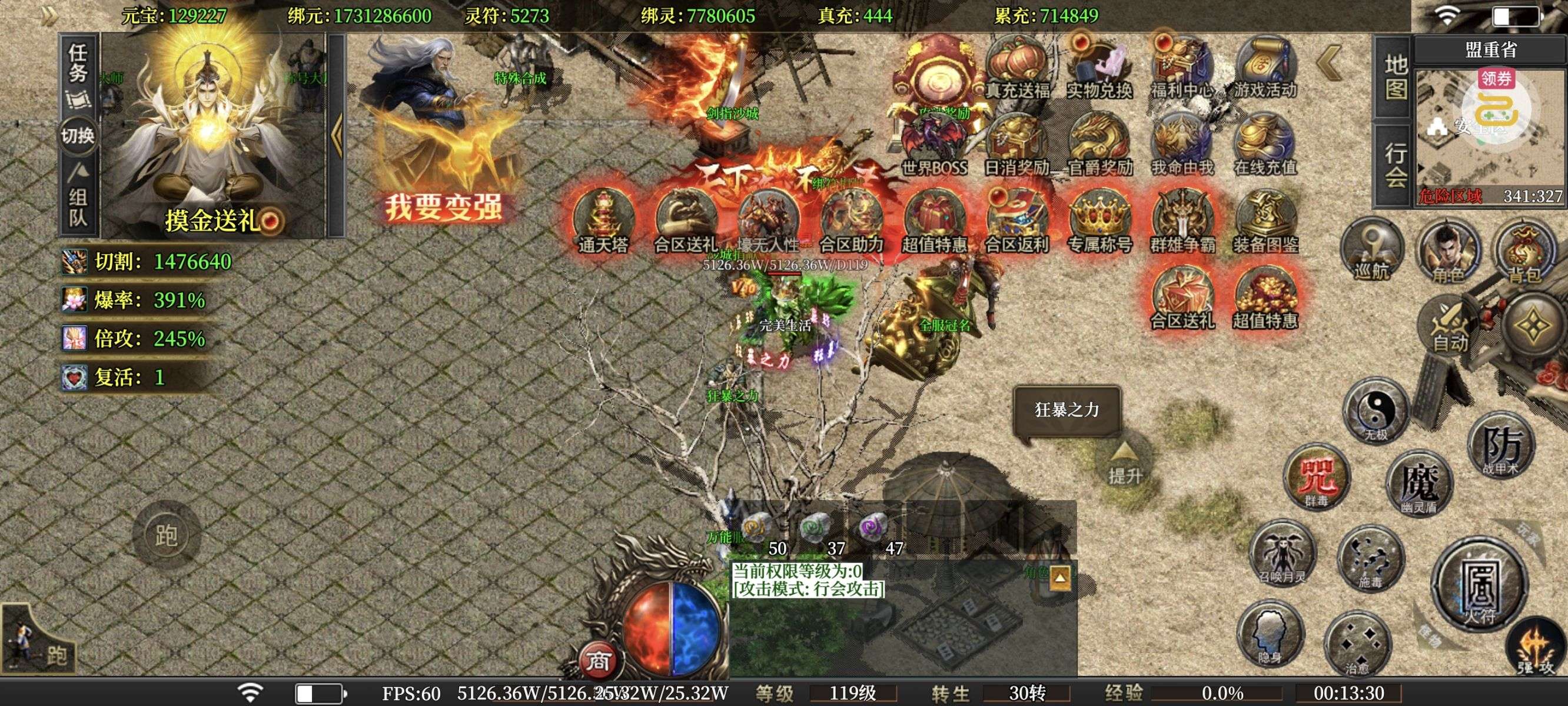
Task: Summon the 召唤月灵 moon spirit
Action: pyautogui.click(x=1283, y=554)
